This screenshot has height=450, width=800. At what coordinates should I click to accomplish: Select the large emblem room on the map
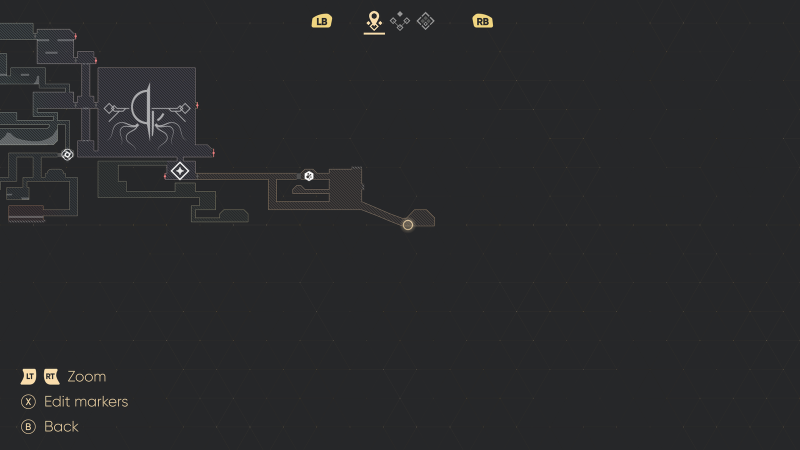click(x=147, y=111)
